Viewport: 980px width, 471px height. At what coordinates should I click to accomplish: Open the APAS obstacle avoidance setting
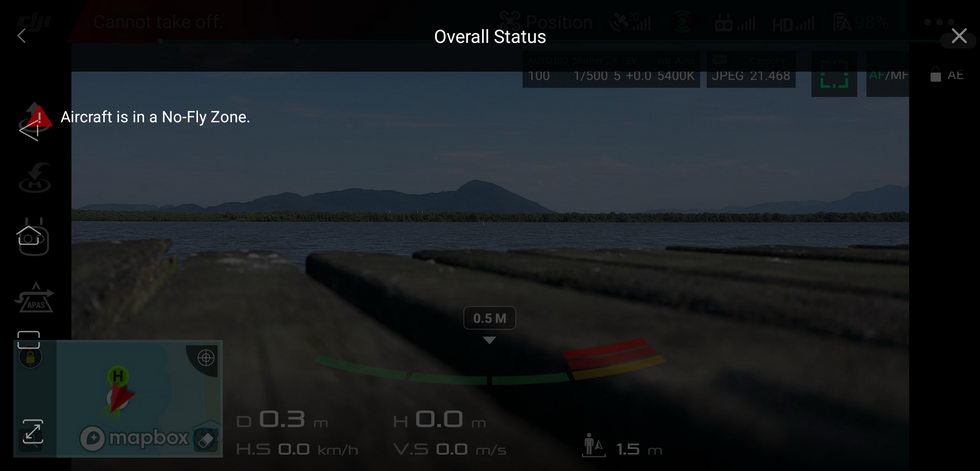pyautogui.click(x=33, y=297)
